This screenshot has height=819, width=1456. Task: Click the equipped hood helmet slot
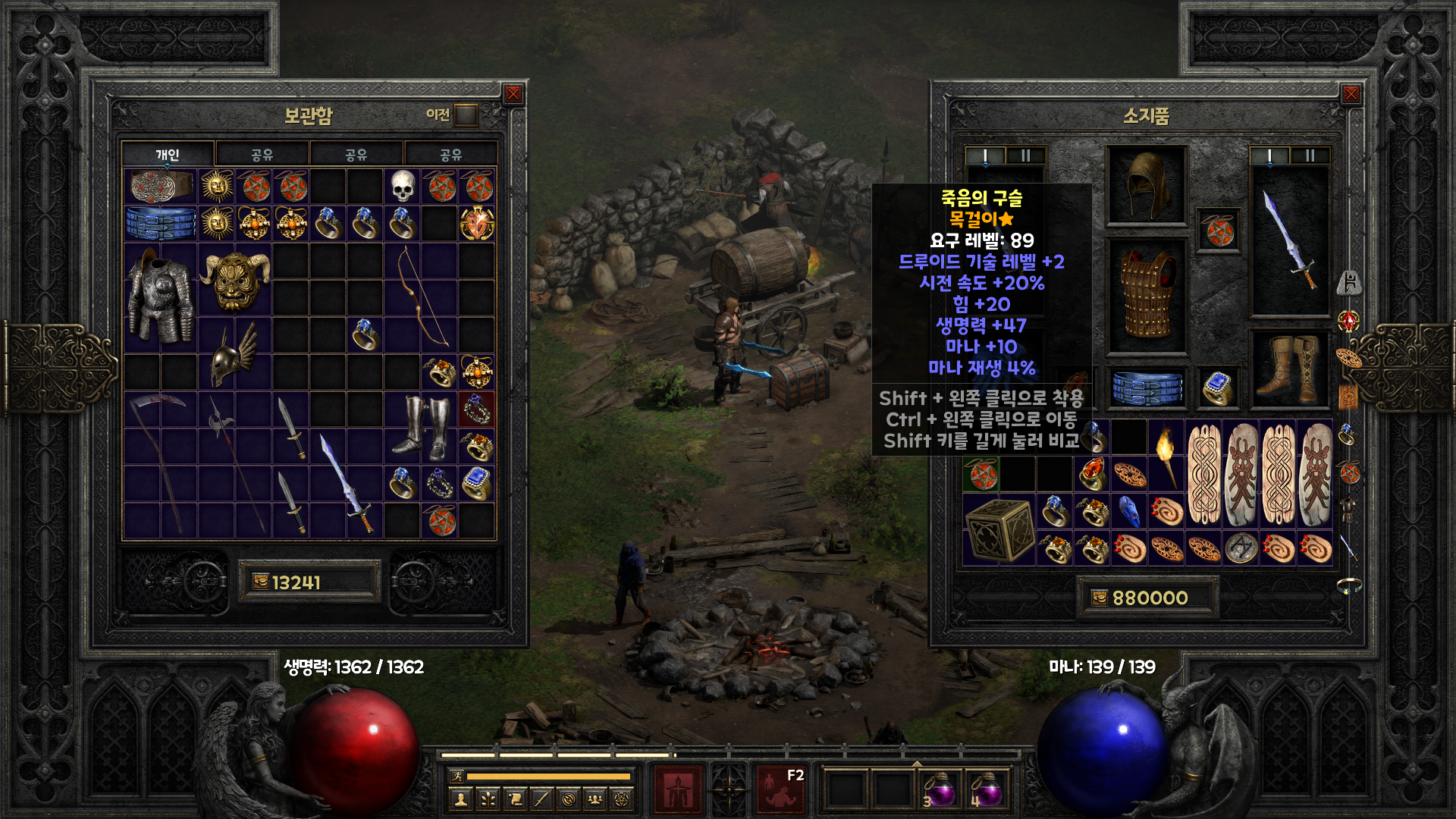coord(1146,186)
